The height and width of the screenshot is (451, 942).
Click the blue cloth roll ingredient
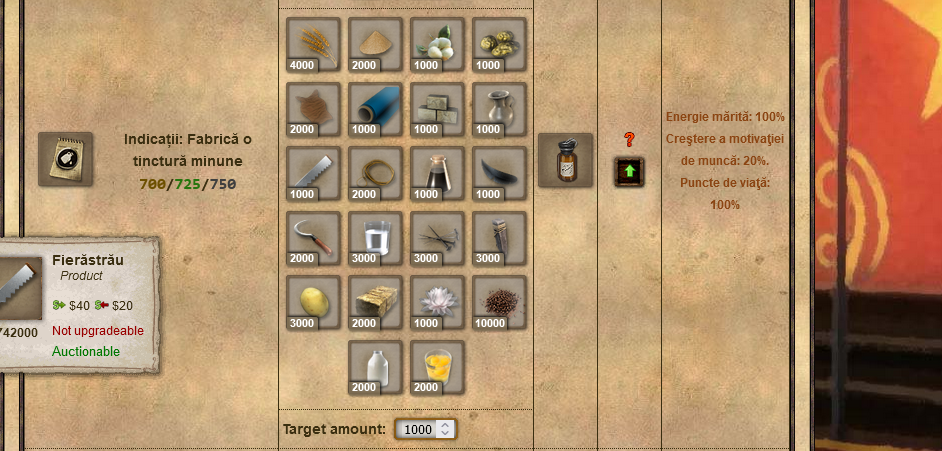tap(375, 109)
